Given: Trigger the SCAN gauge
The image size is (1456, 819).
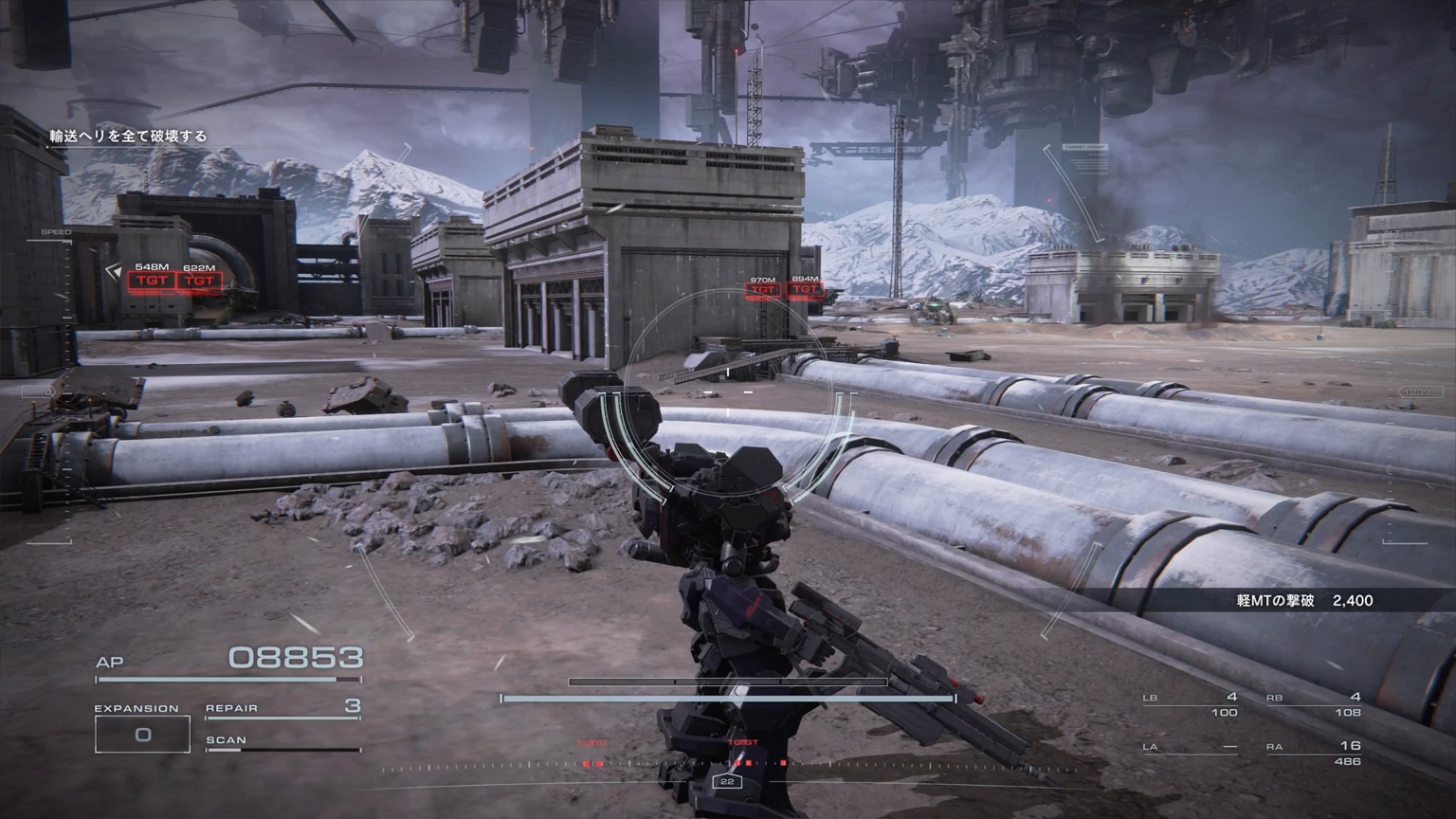Looking at the screenshot, I should coord(283,744).
